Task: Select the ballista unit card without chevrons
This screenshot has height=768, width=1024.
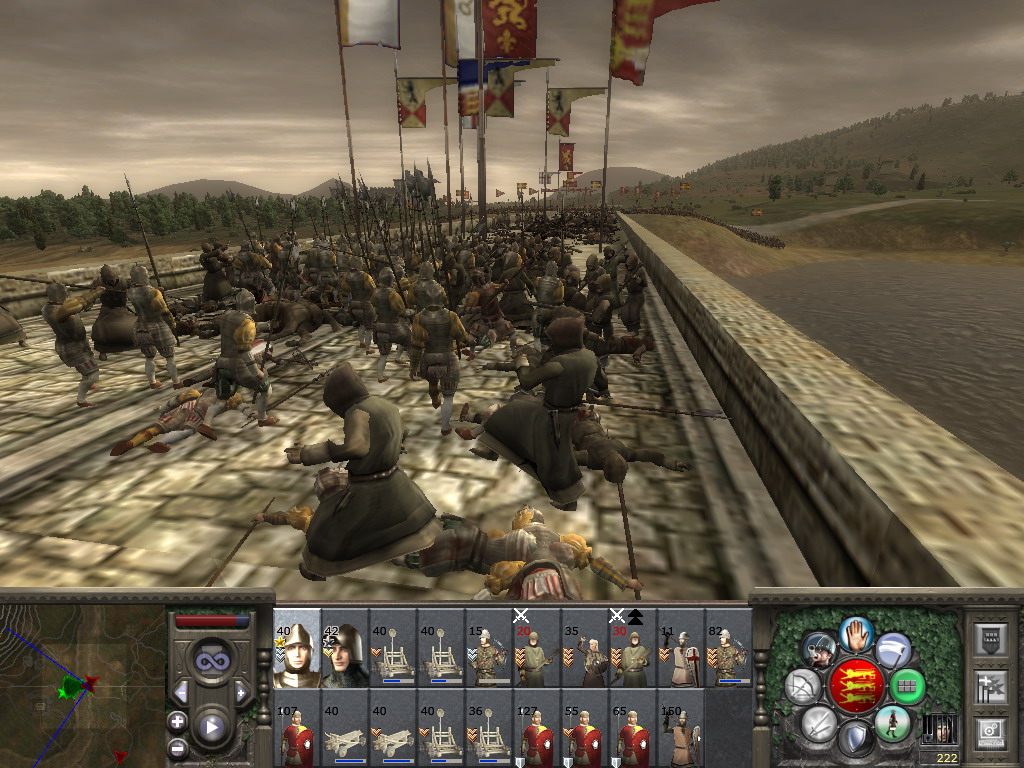Action: (345, 730)
